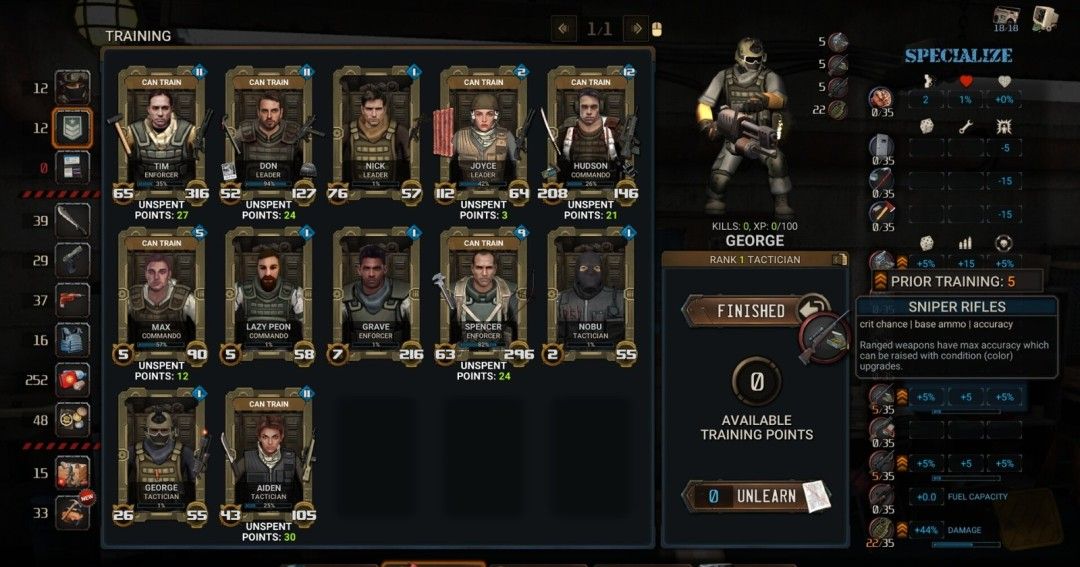The height and width of the screenshot is (567, 1080).
Task: Pick Aiden the Tactician's card
Action: tap(268, 455)
